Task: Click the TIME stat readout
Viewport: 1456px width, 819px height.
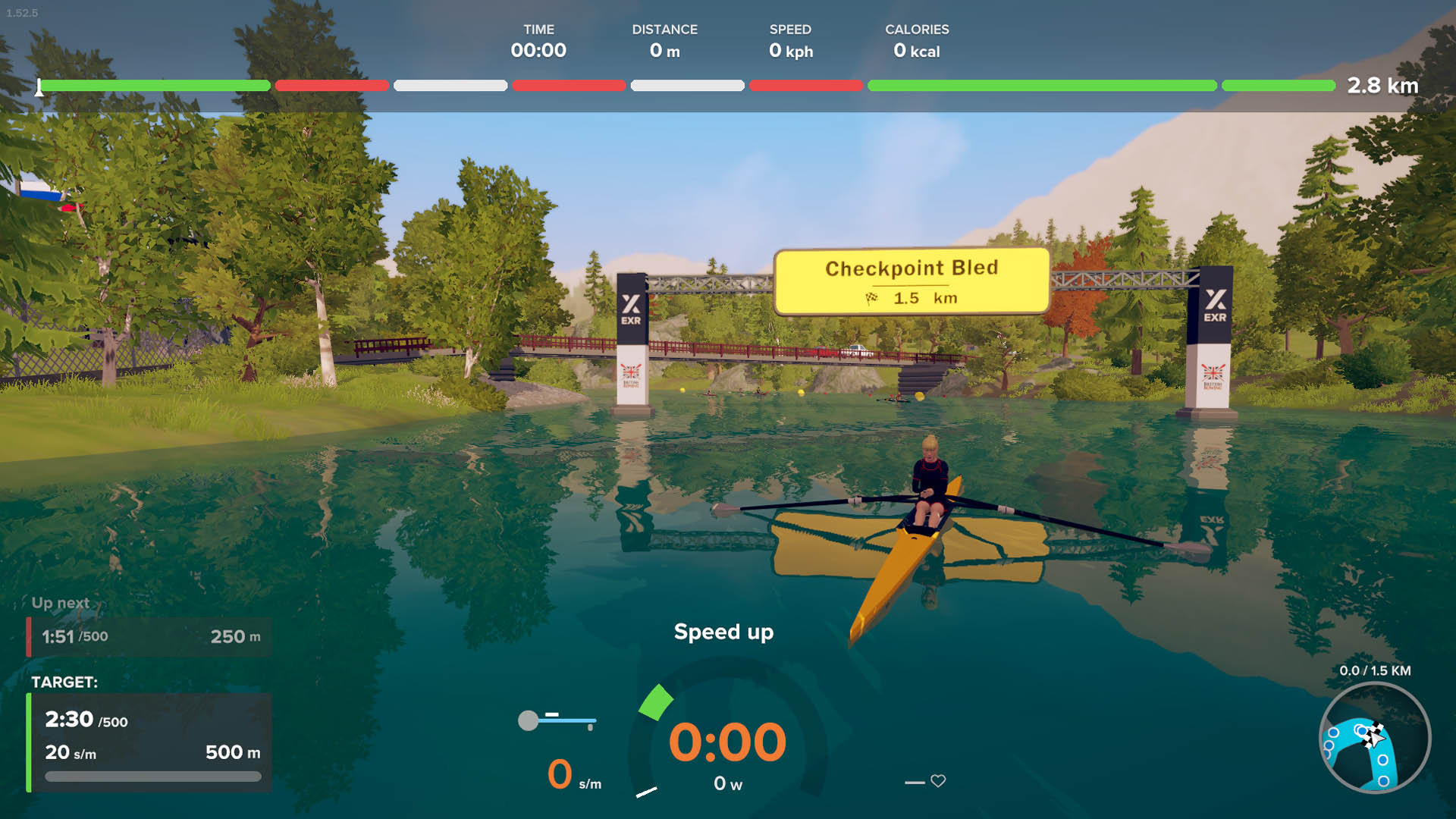Action: [x=540, y=42]
